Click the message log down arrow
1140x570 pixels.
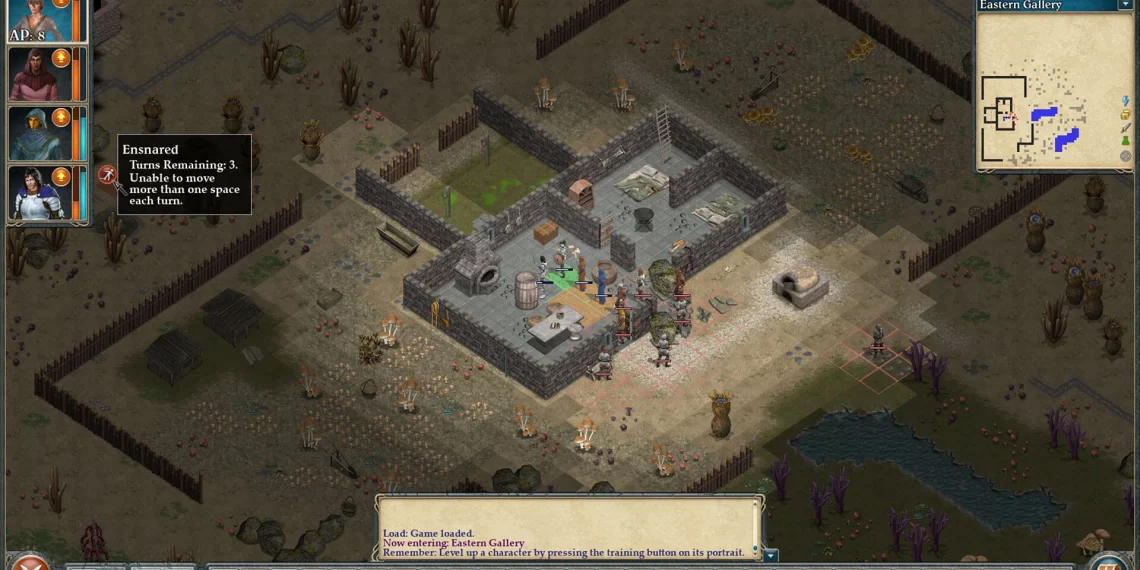click(770, 555)
